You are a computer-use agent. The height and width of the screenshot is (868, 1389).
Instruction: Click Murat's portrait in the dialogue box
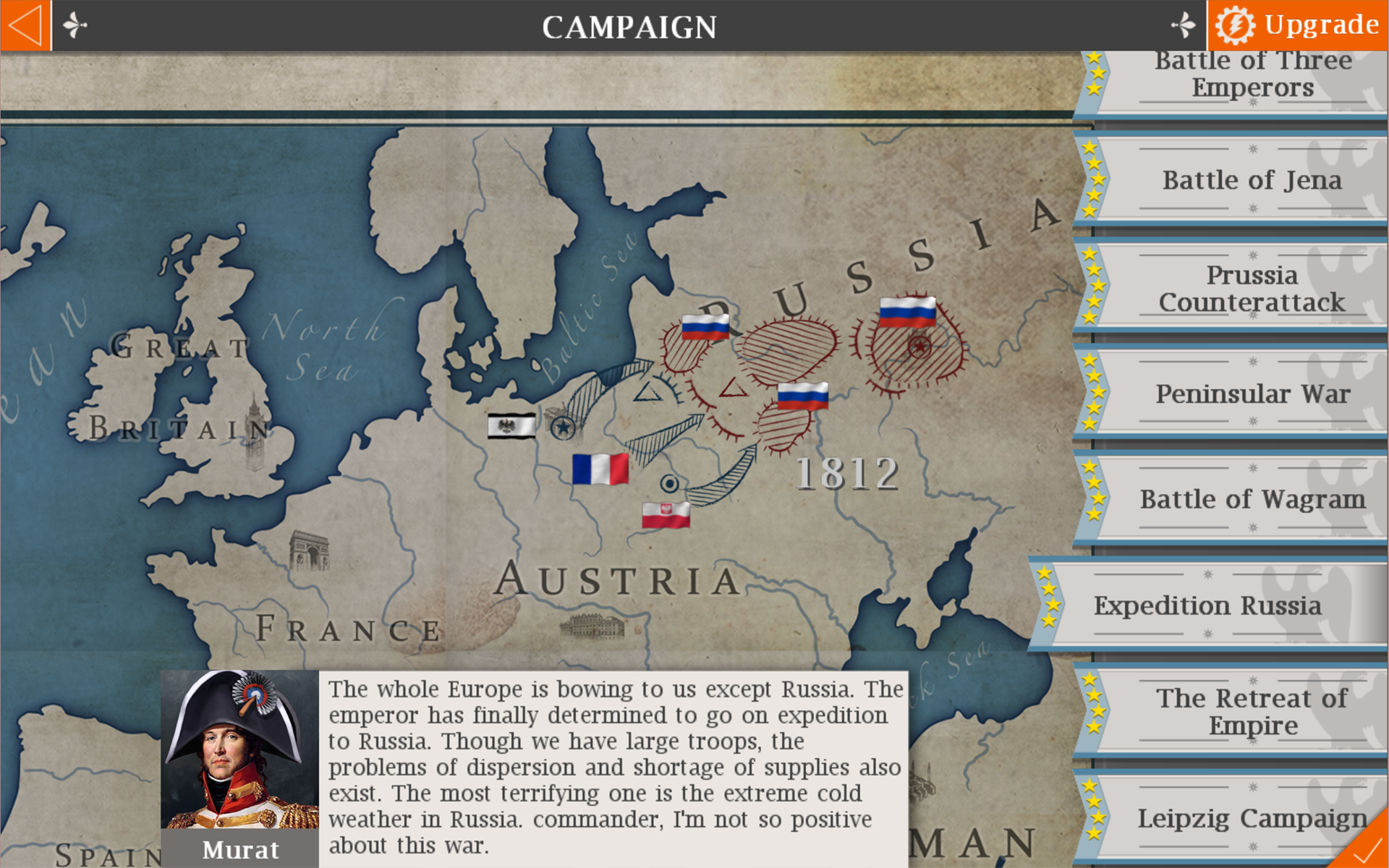click(239, 749)
